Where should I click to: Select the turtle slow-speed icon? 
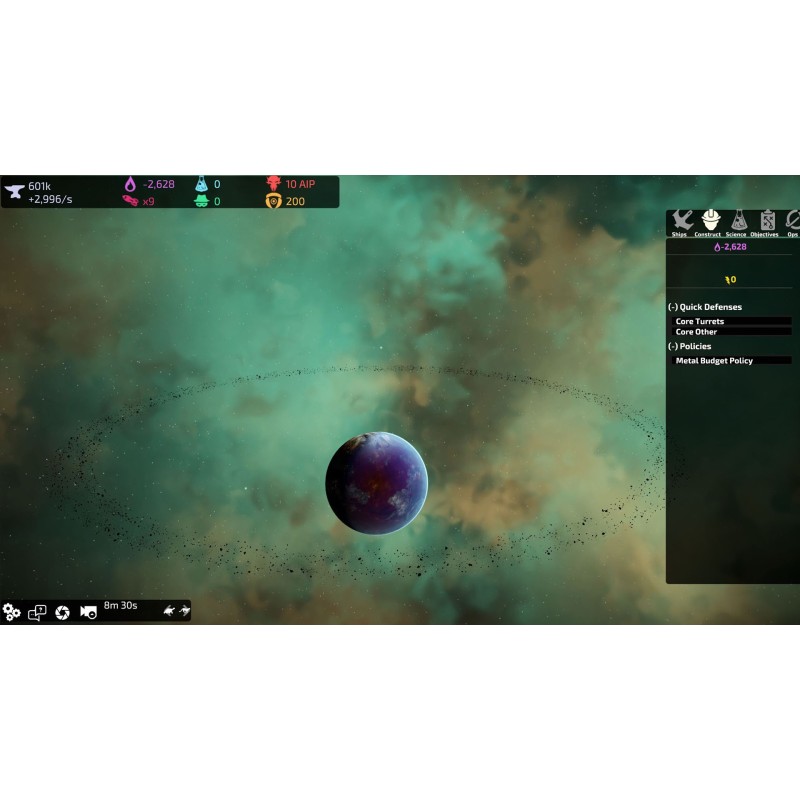[x=168, y=610]
